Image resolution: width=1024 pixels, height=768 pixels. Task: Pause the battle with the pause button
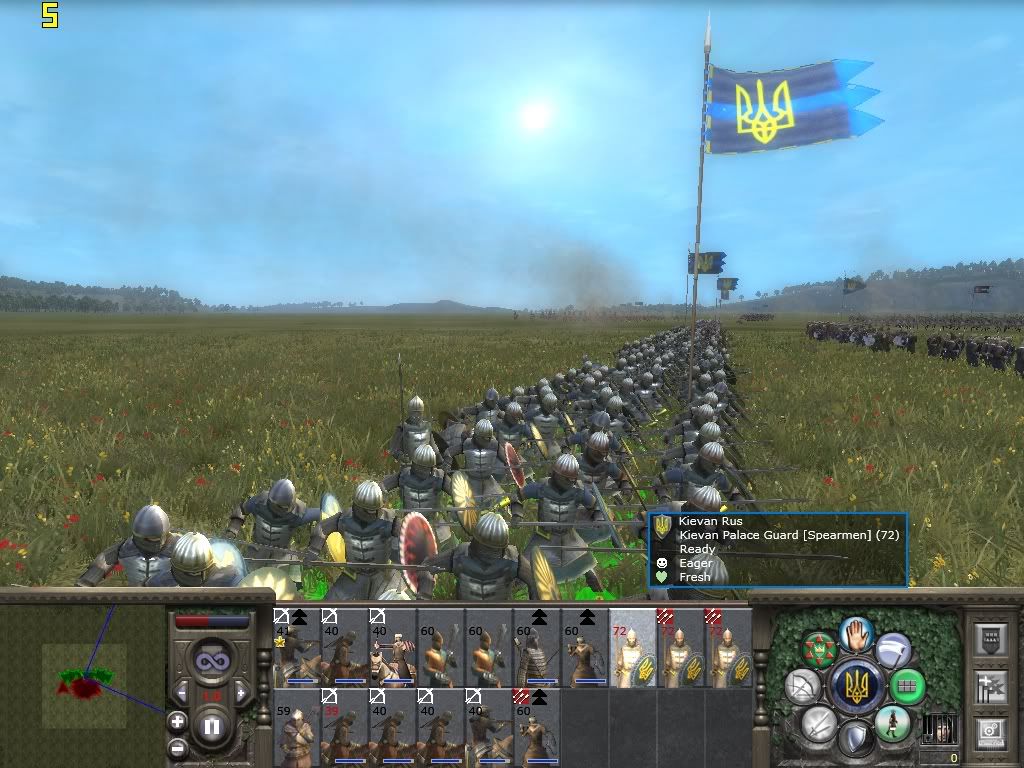coord(211,726)
